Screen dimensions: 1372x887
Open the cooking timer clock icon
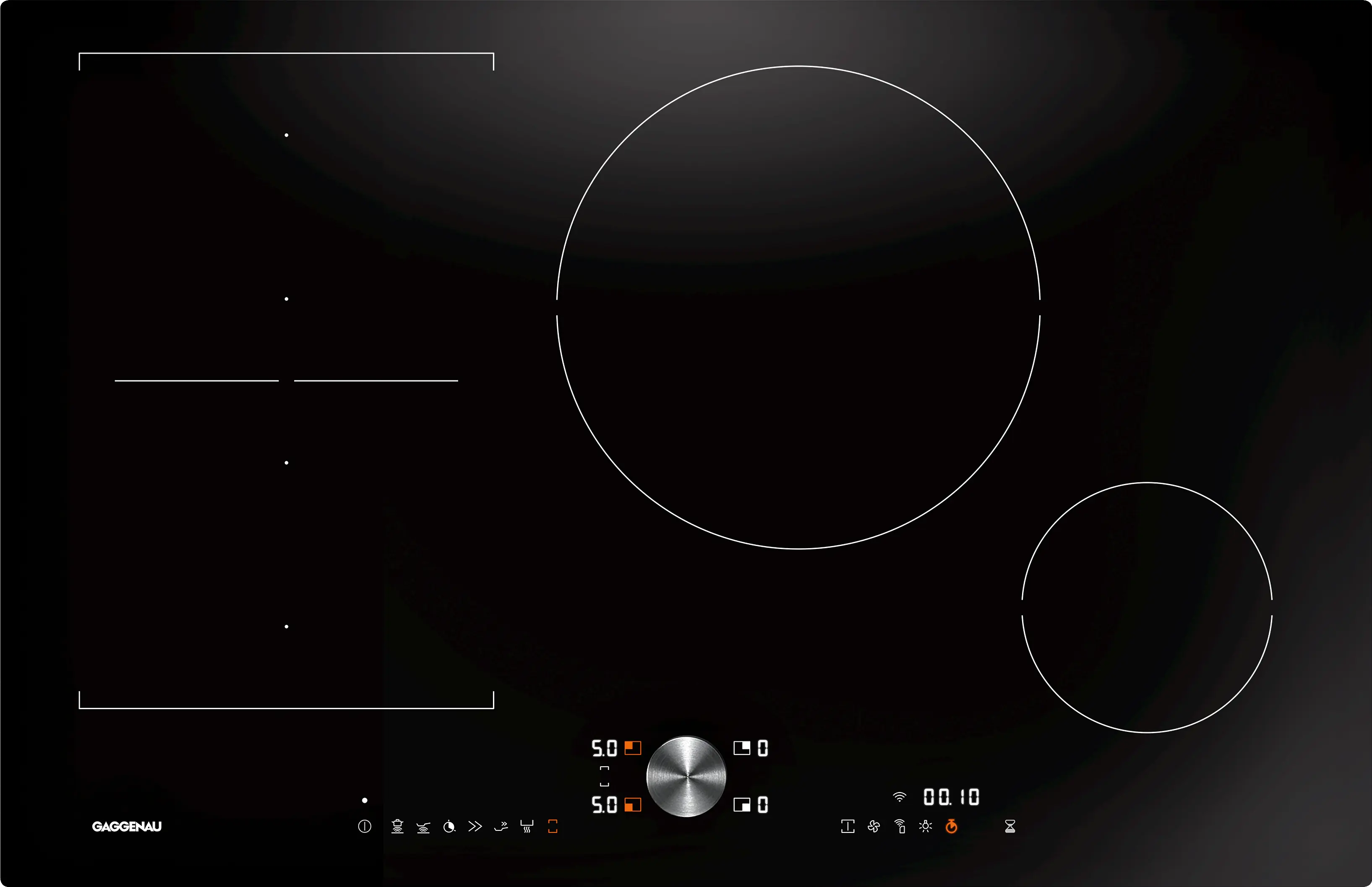449,827
